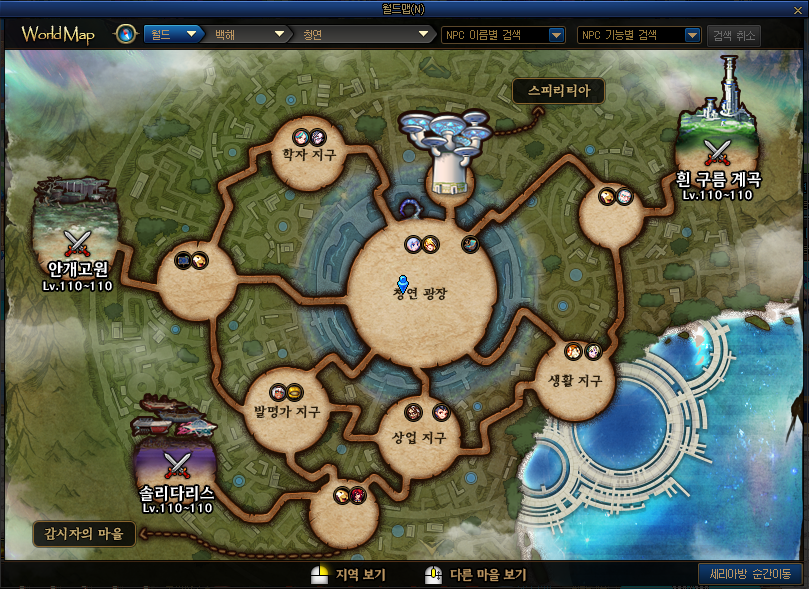This screenshot has width=809, height=589.
Task: Open the 월드 region dropdown
Action: (x=173, y=35)
